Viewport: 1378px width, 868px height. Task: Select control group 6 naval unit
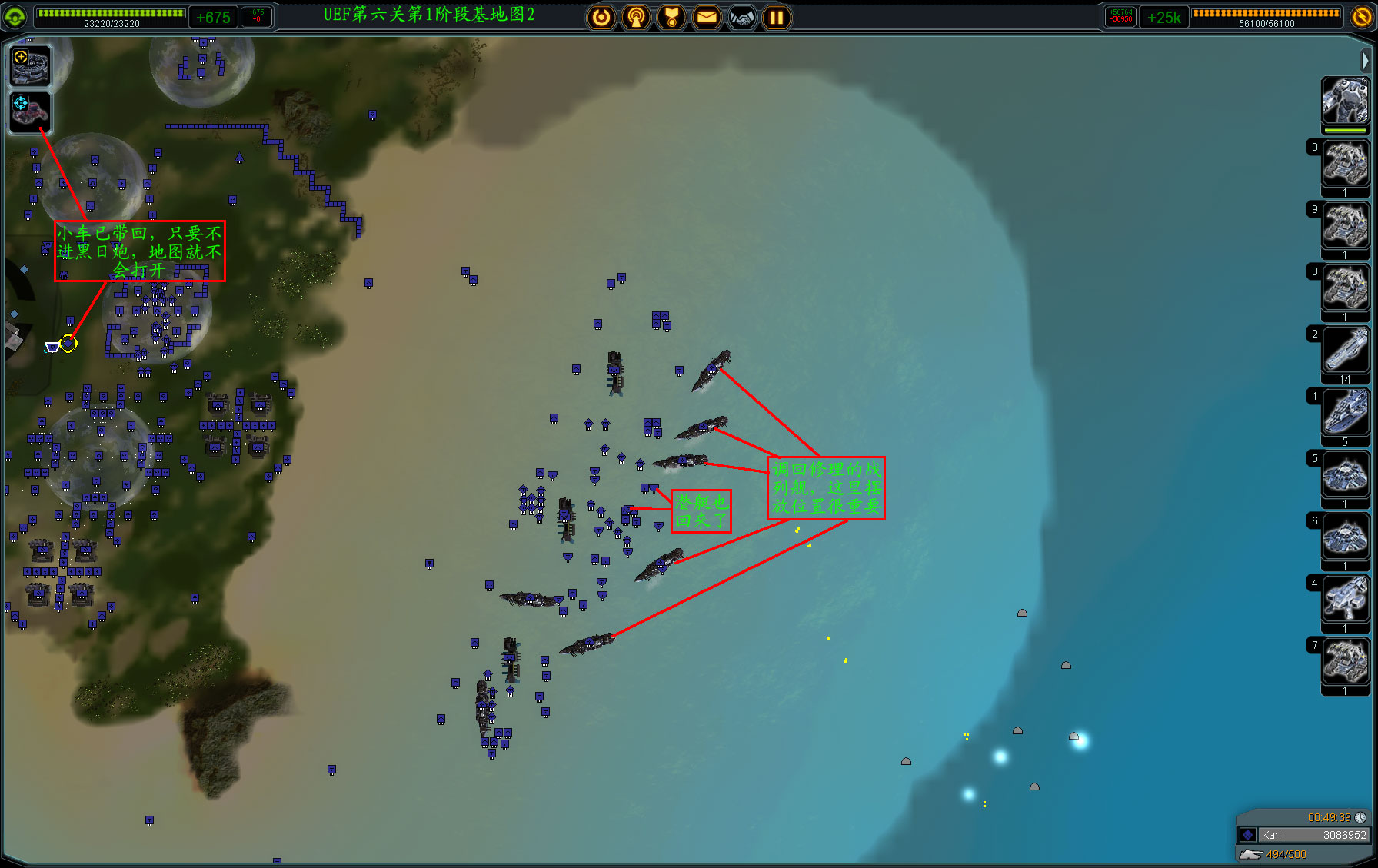[x=1345, y=537]
